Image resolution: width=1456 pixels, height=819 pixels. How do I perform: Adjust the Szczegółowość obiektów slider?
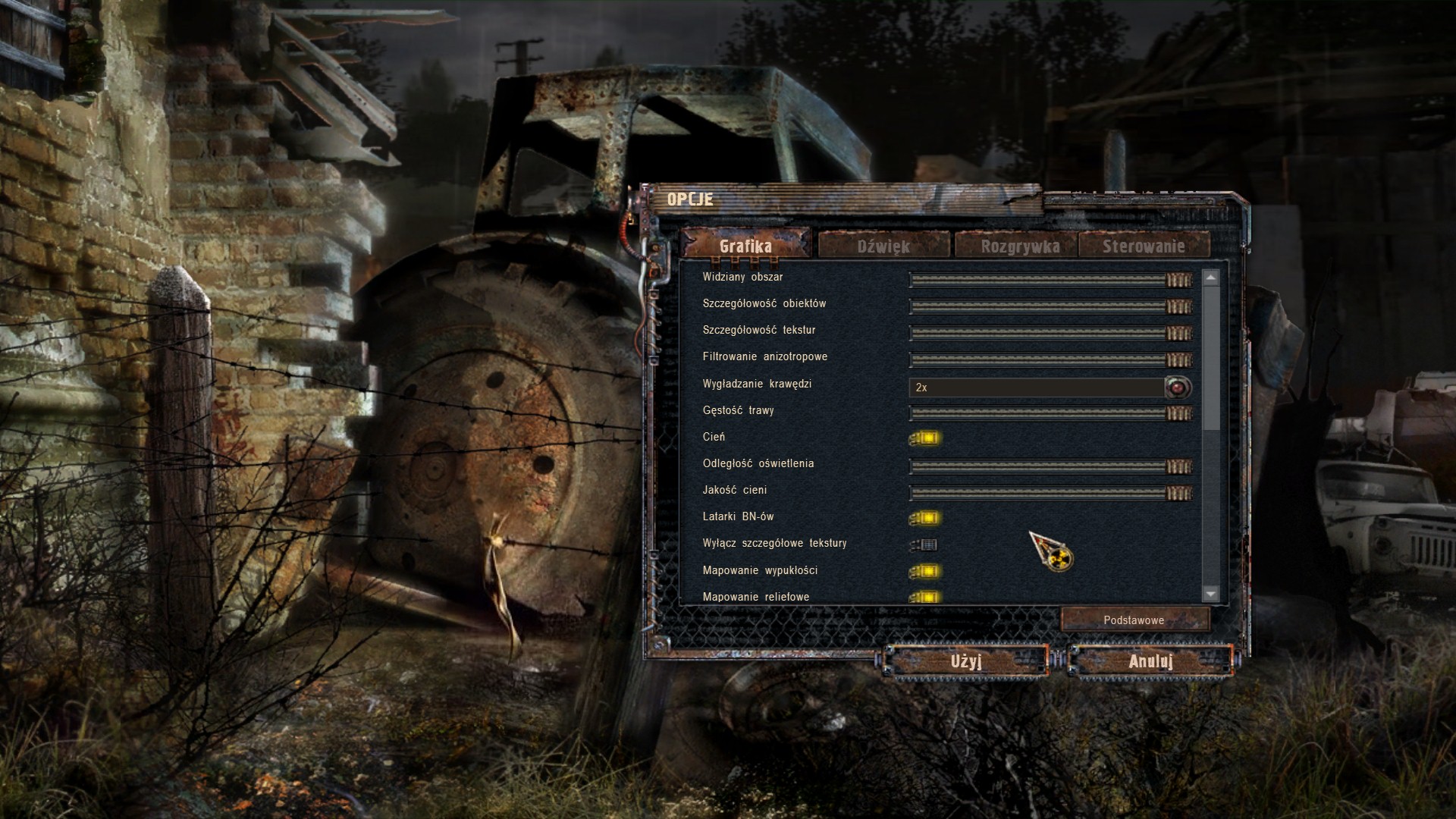click(x=1050, y=306)
